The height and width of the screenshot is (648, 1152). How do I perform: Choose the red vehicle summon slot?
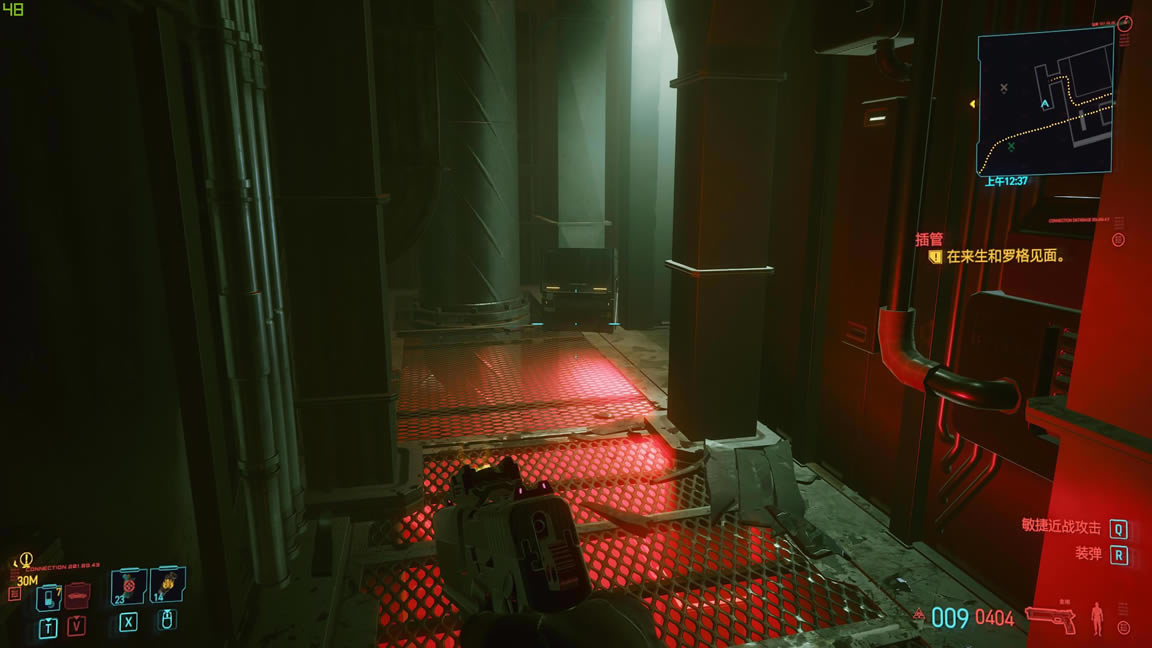click(x=77, y=595)
